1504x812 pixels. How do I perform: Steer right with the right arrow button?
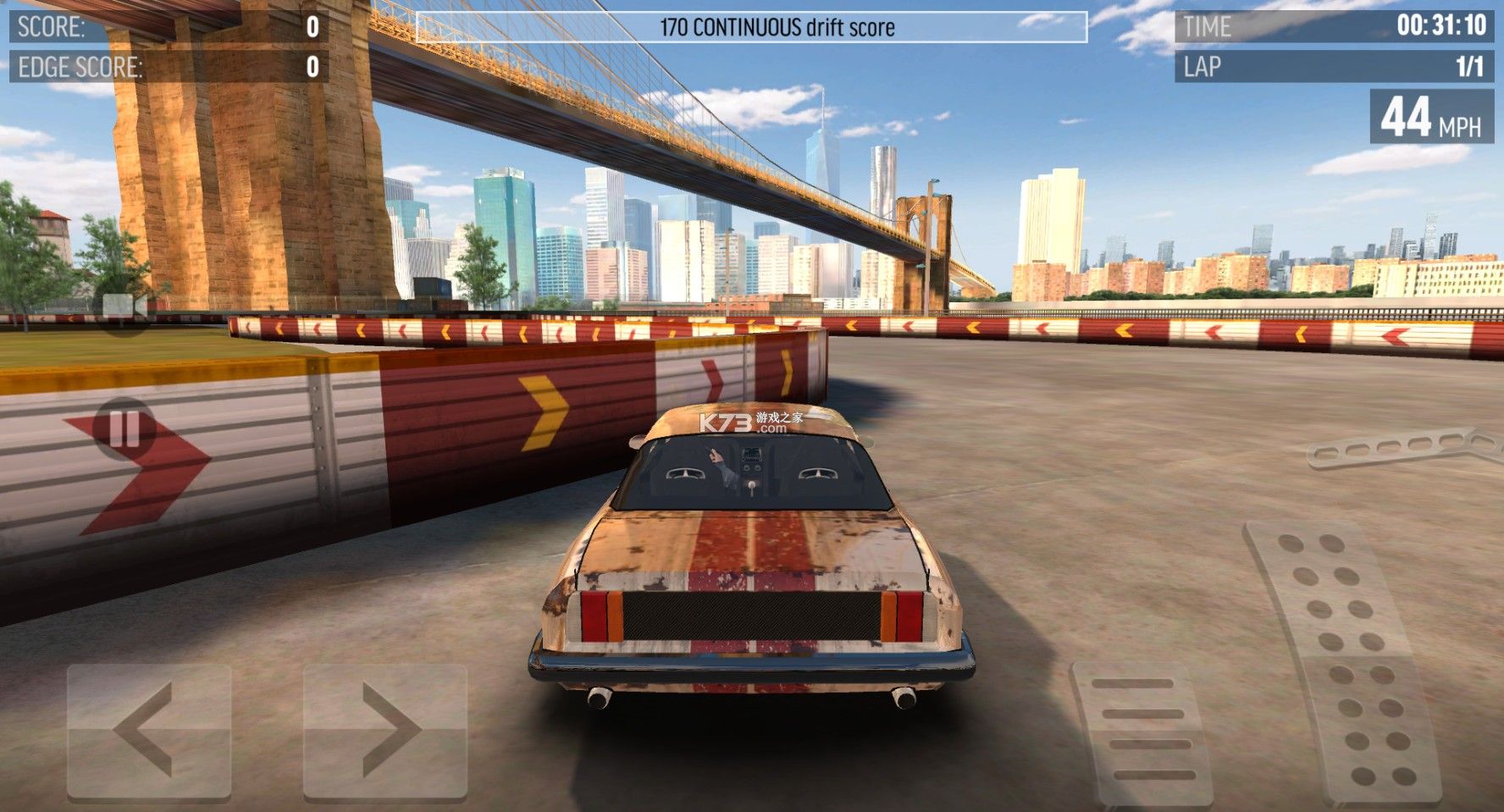[385, 732]
